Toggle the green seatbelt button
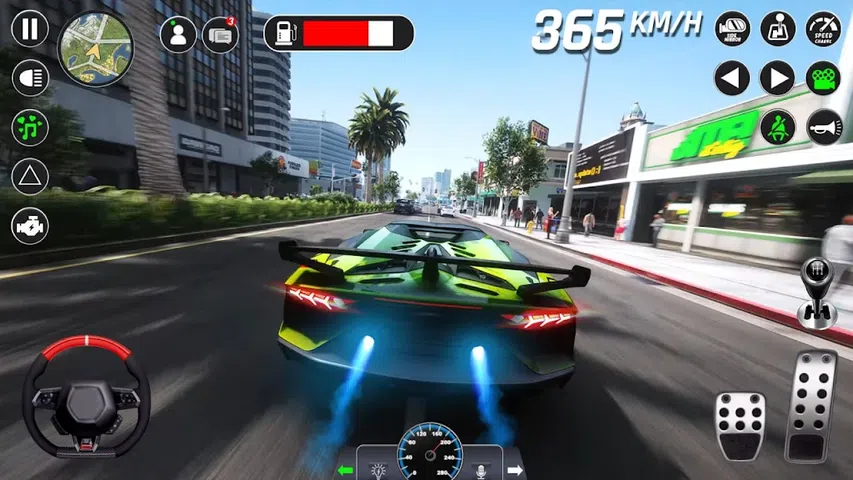853x480 pixels. (x=777, y=127)
